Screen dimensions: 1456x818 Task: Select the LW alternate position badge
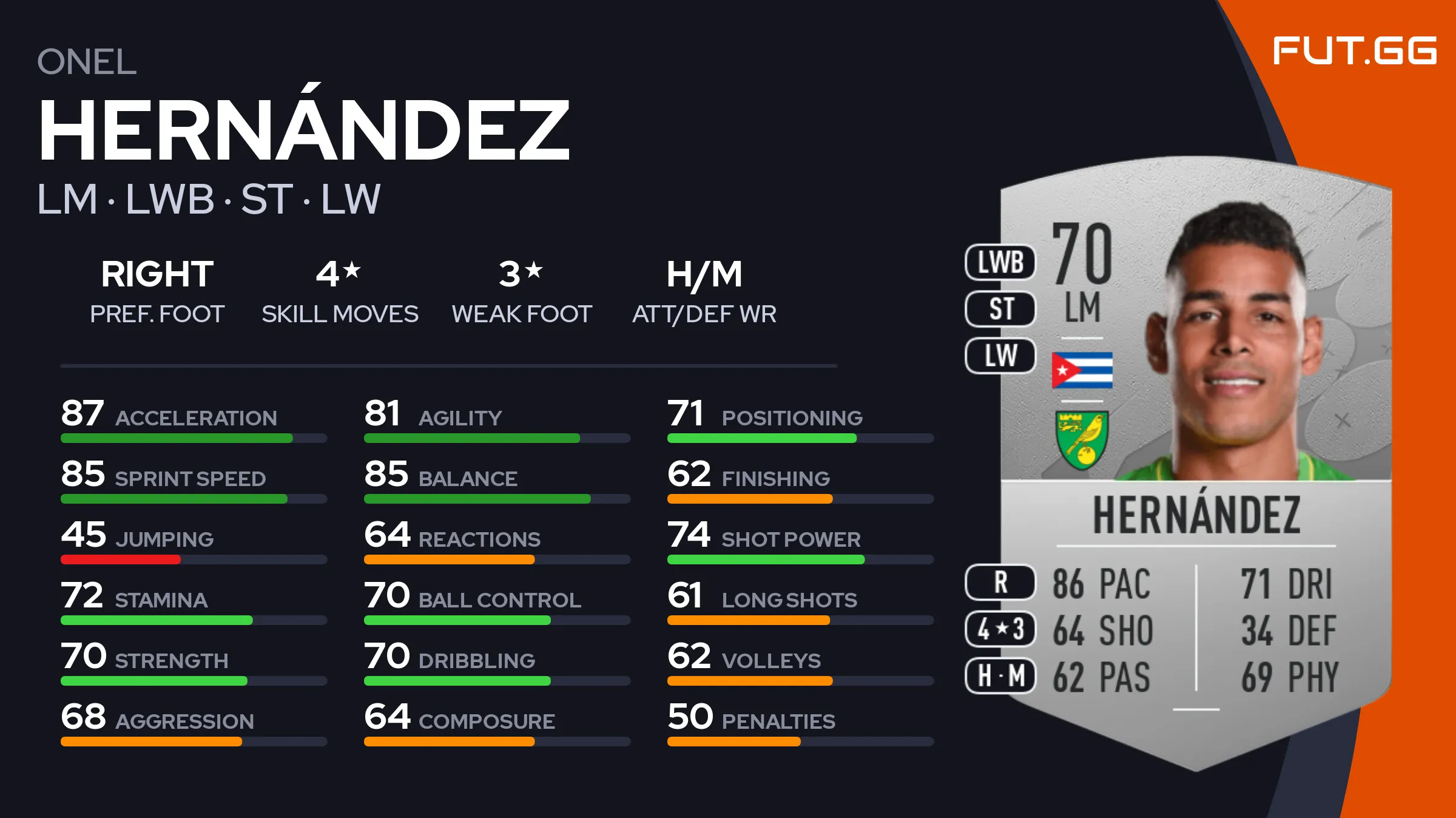[x=1000, y=356]
